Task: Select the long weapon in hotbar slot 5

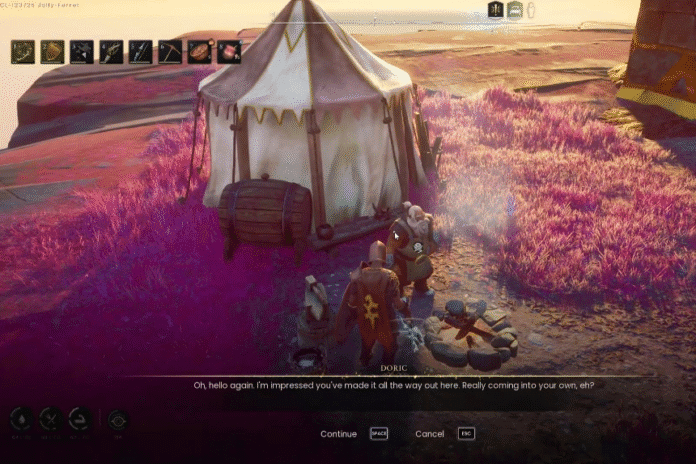Action: [141, 52]
